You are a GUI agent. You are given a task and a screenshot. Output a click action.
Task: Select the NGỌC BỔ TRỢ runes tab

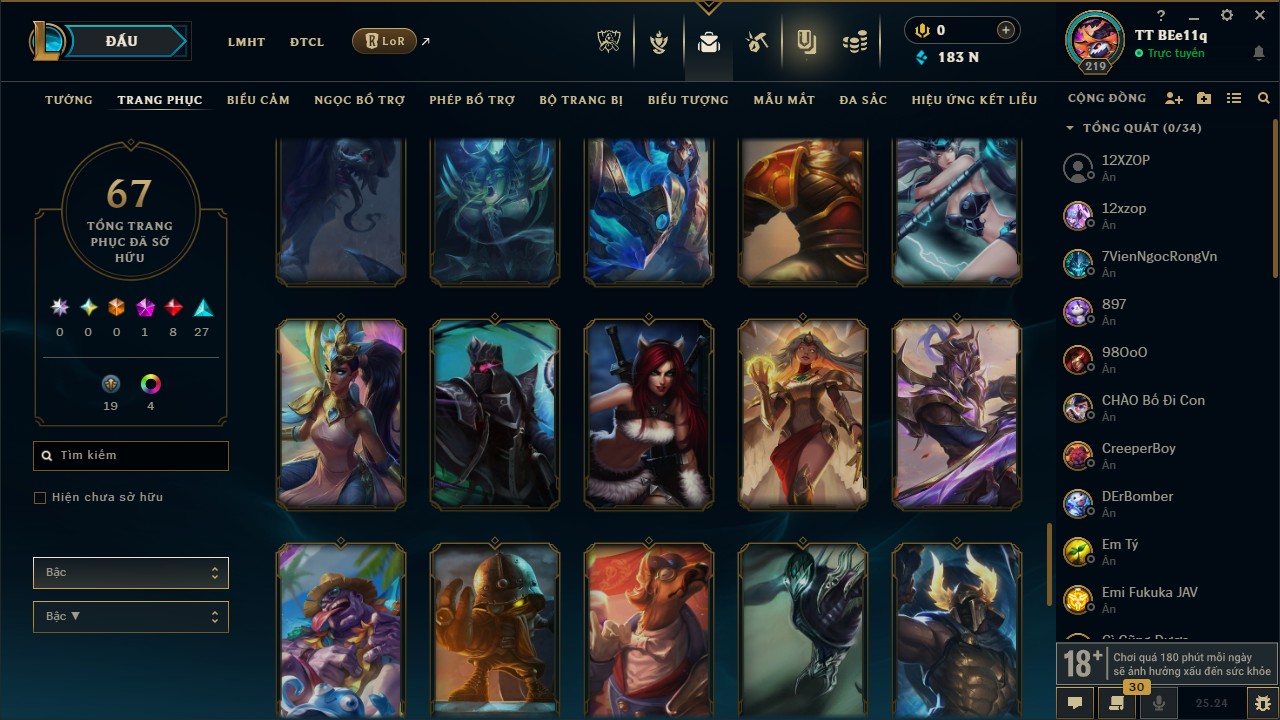359,100
